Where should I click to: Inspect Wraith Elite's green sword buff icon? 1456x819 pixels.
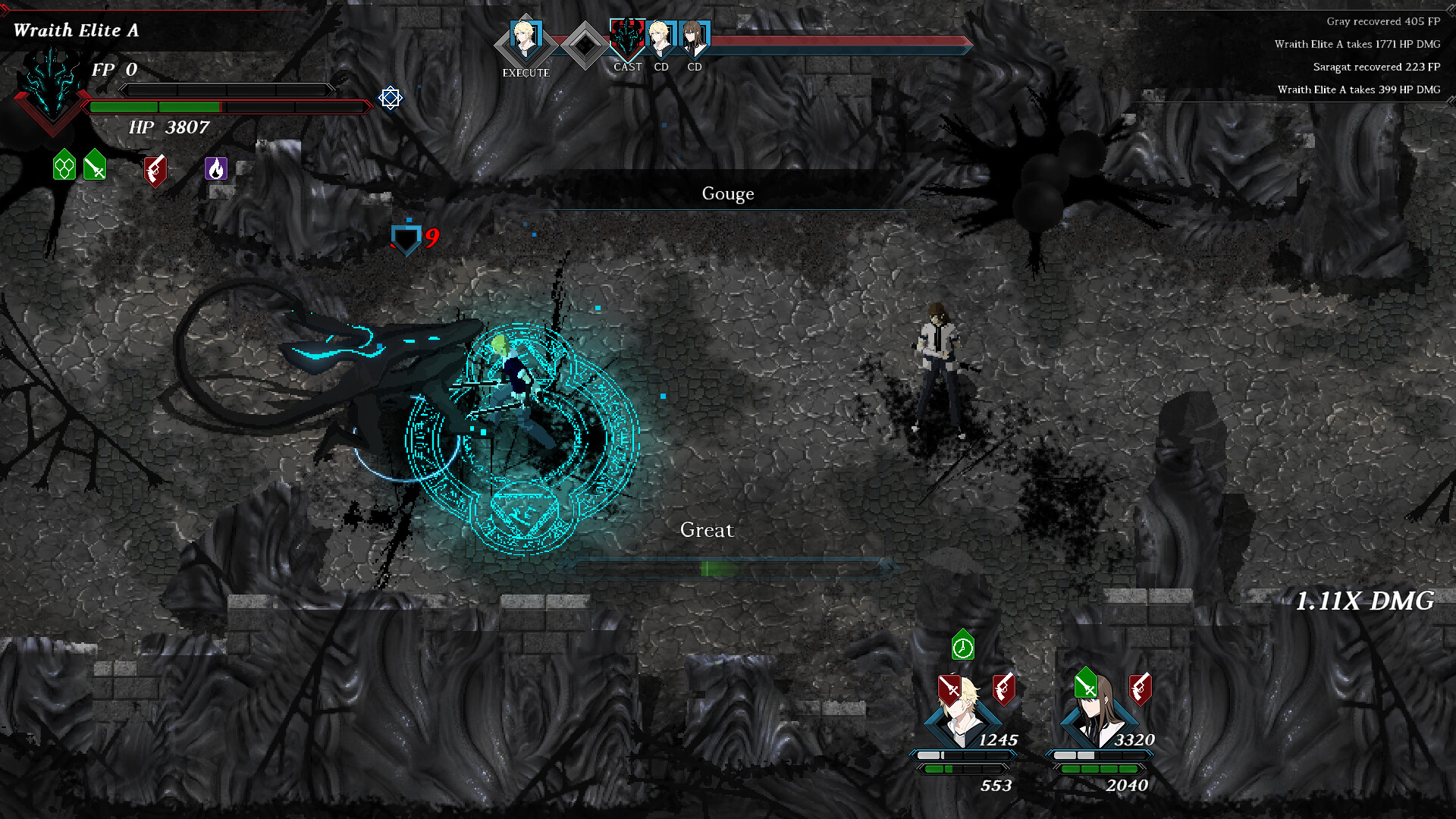(95, 165)
